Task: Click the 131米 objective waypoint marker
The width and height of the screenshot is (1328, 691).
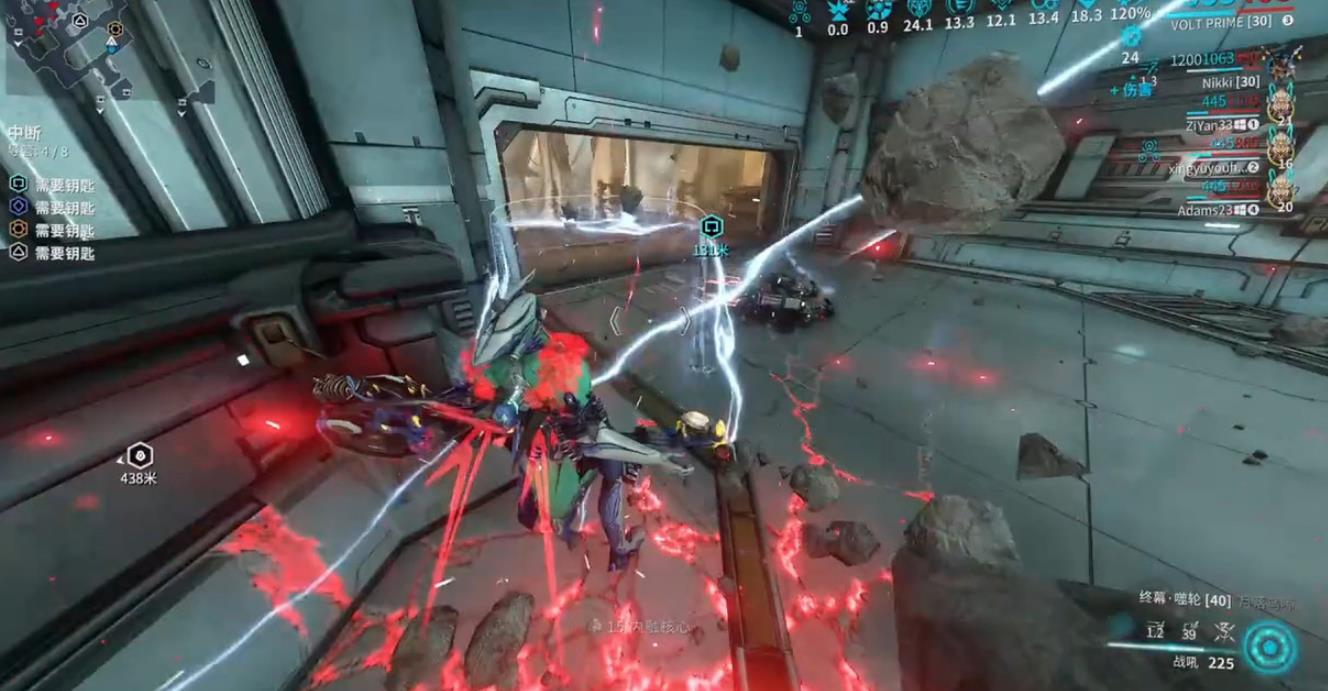Action: [710, 226]
